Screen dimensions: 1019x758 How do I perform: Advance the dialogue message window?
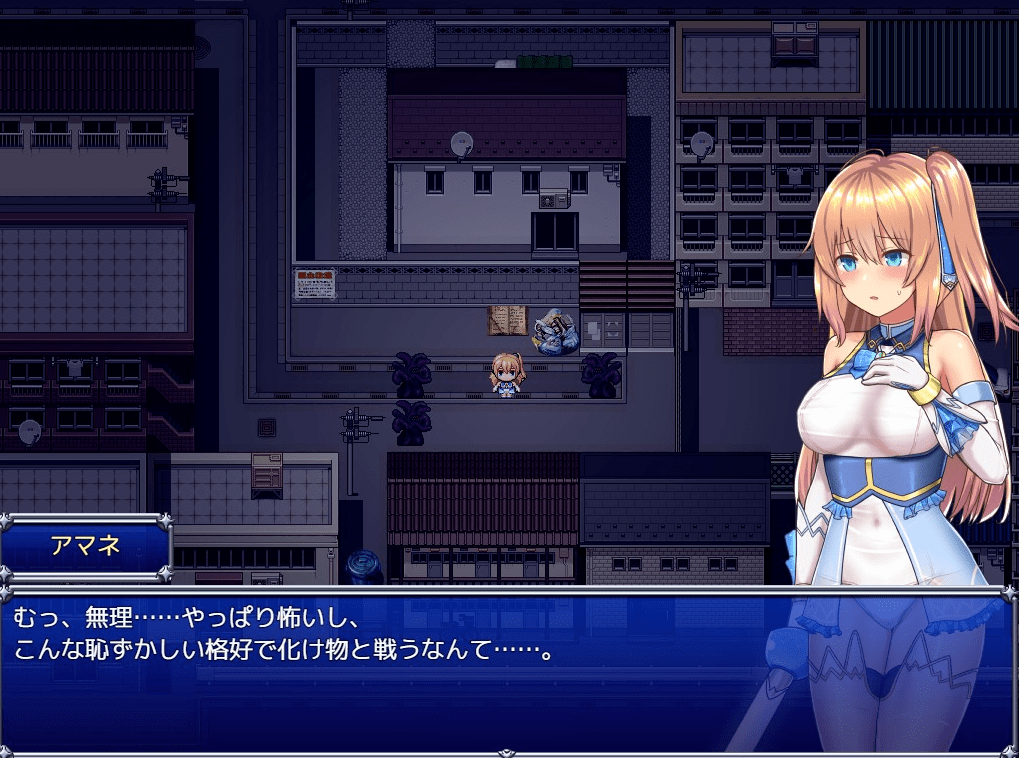pyautogui.click(x=400, y=670)
